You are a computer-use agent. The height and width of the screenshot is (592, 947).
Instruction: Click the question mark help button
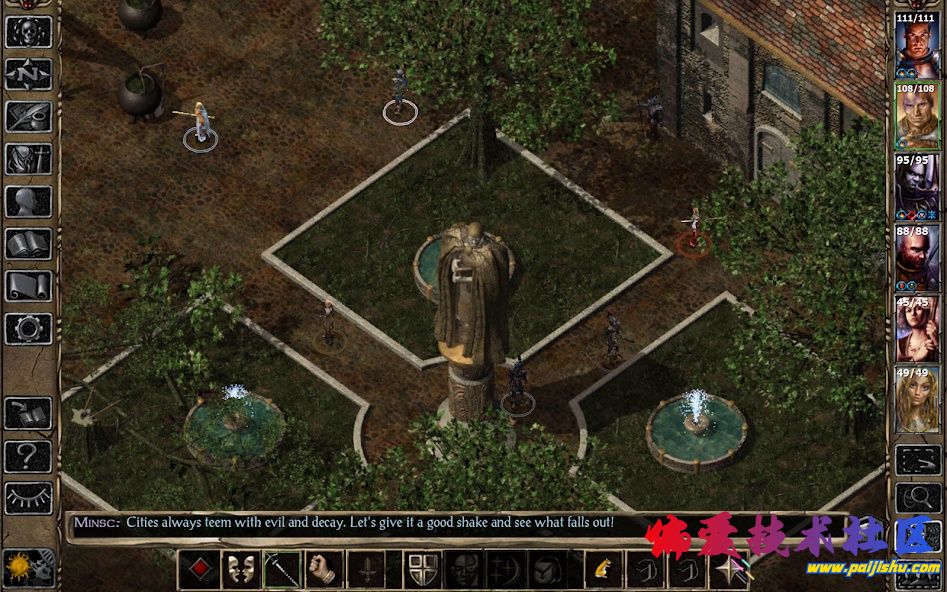[28, 457]
